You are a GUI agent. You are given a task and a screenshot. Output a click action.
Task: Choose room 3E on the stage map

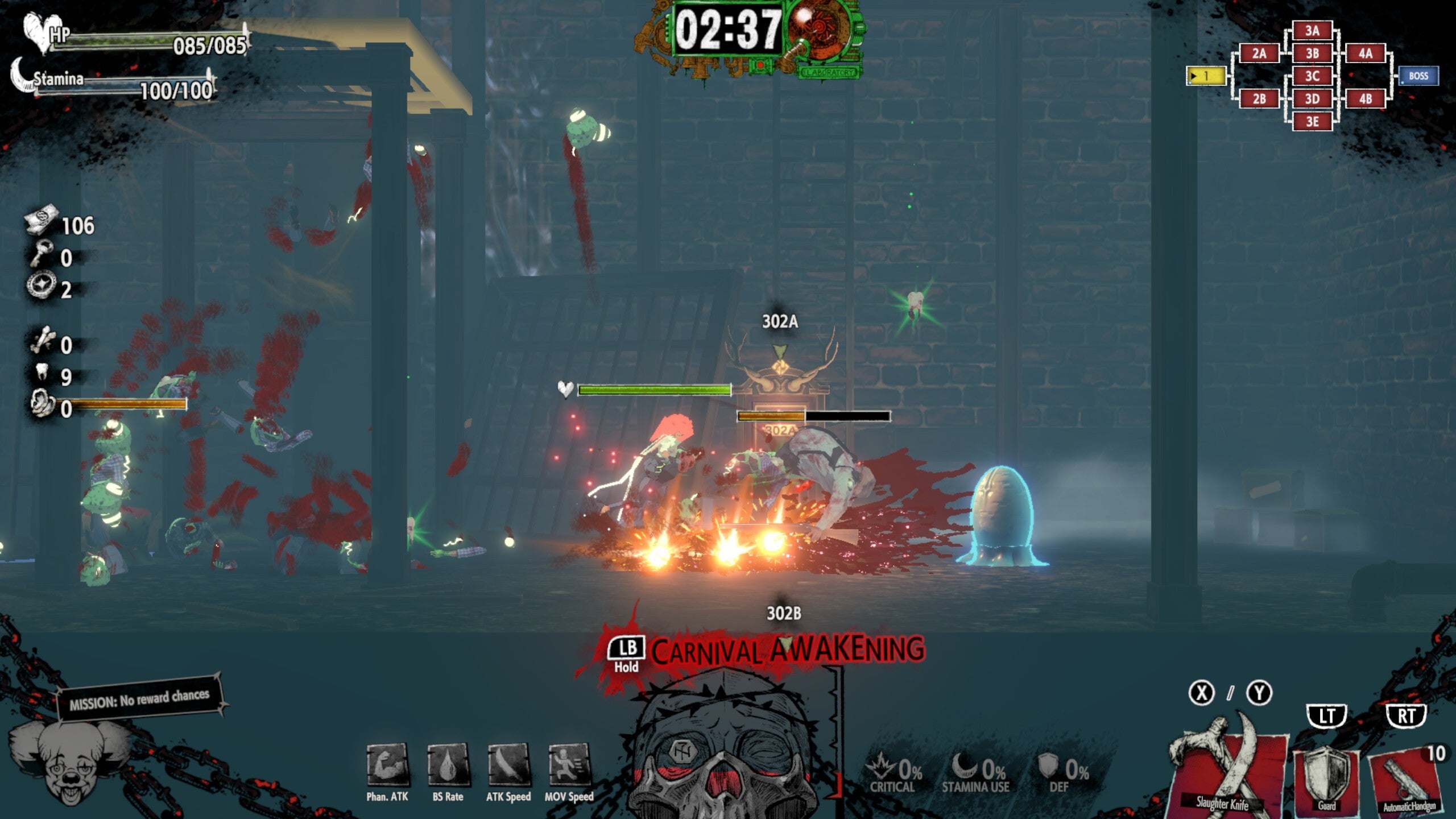tap(1312, 122)
